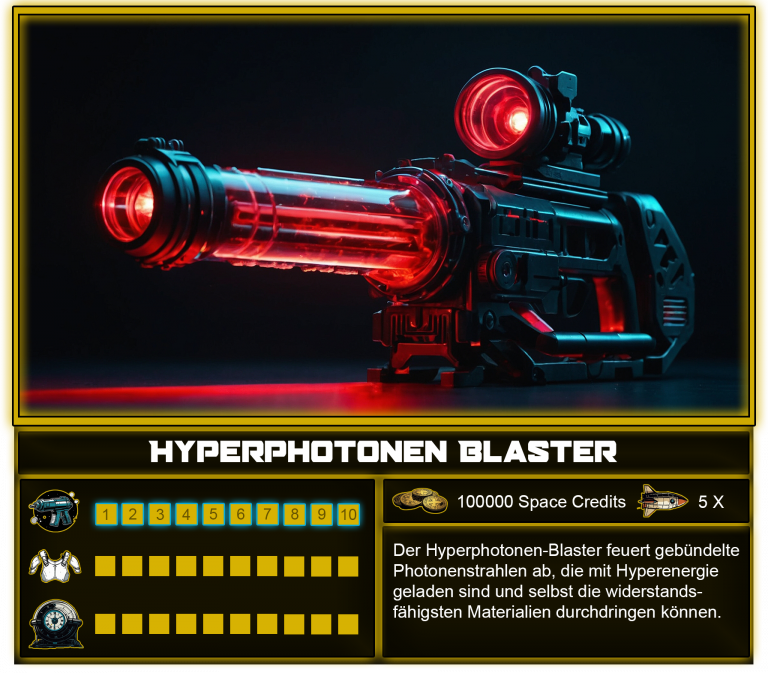Select level box number 2

(133, 515)
